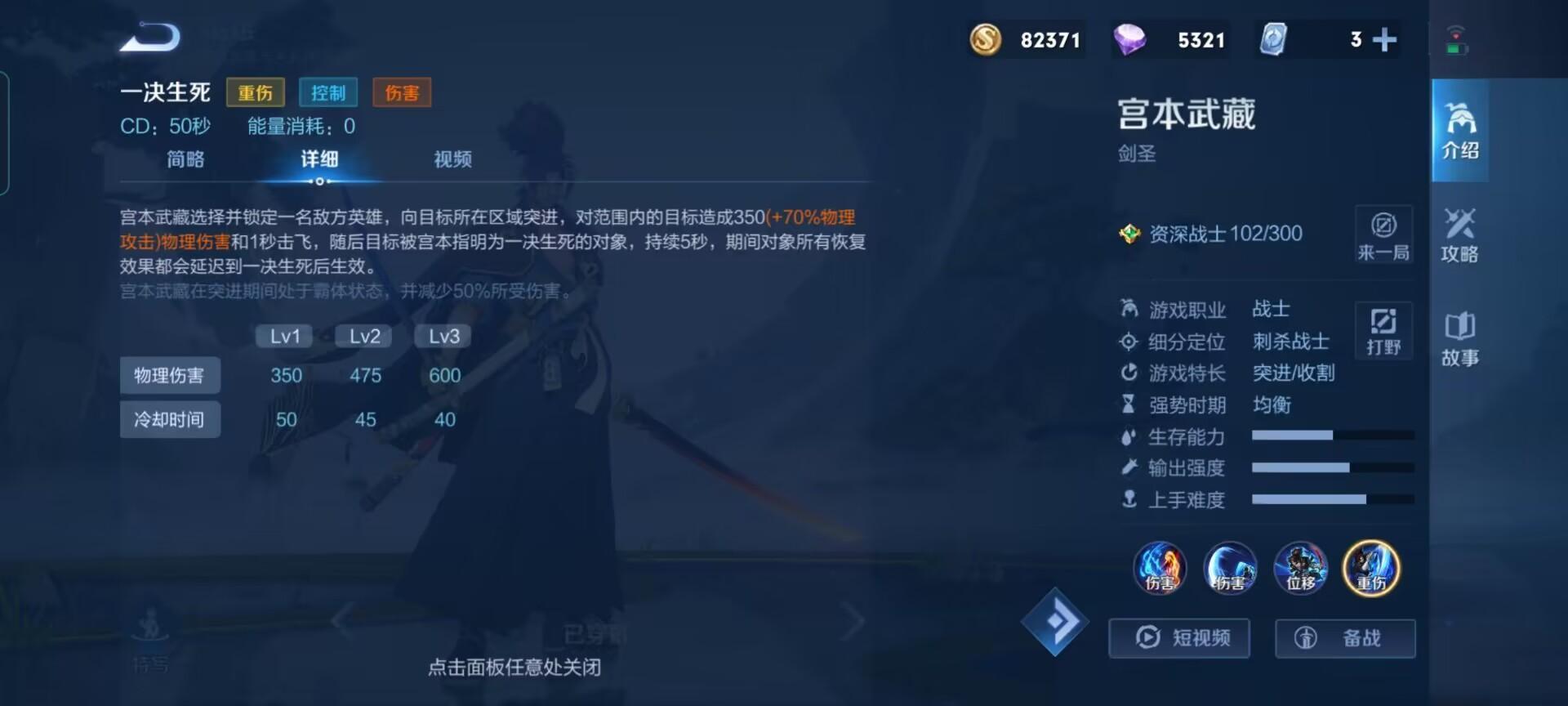1568x706 pixels.
Task: Click the purple diamond currency icon
Action: [x=1134, y=39]
